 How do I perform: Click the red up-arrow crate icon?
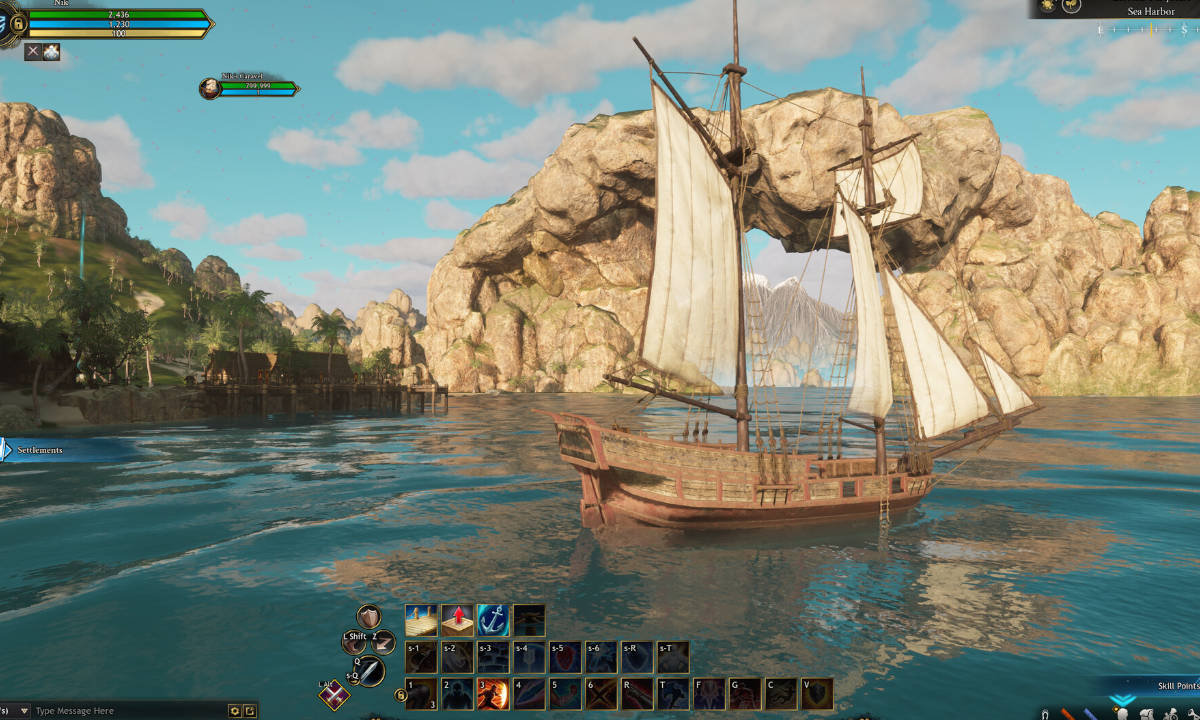tap(457, 621)
